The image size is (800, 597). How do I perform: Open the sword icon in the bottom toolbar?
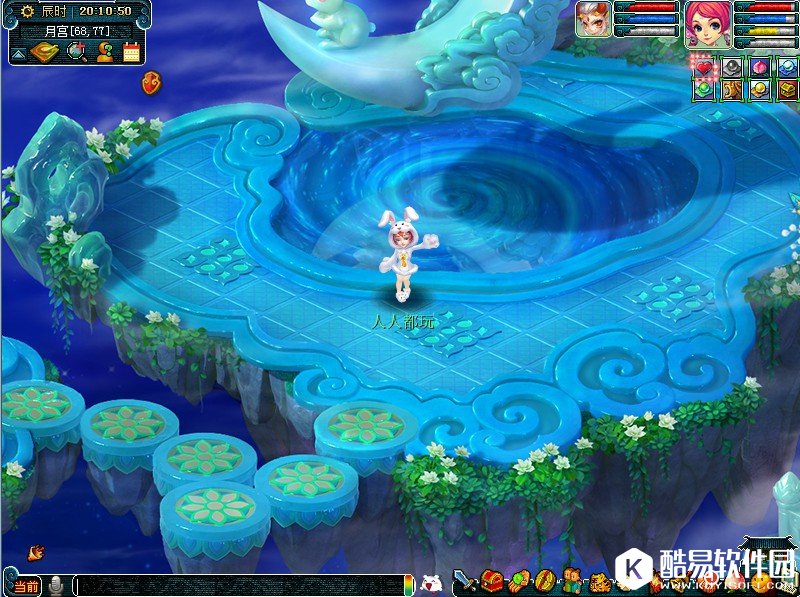tap(465, 580)
